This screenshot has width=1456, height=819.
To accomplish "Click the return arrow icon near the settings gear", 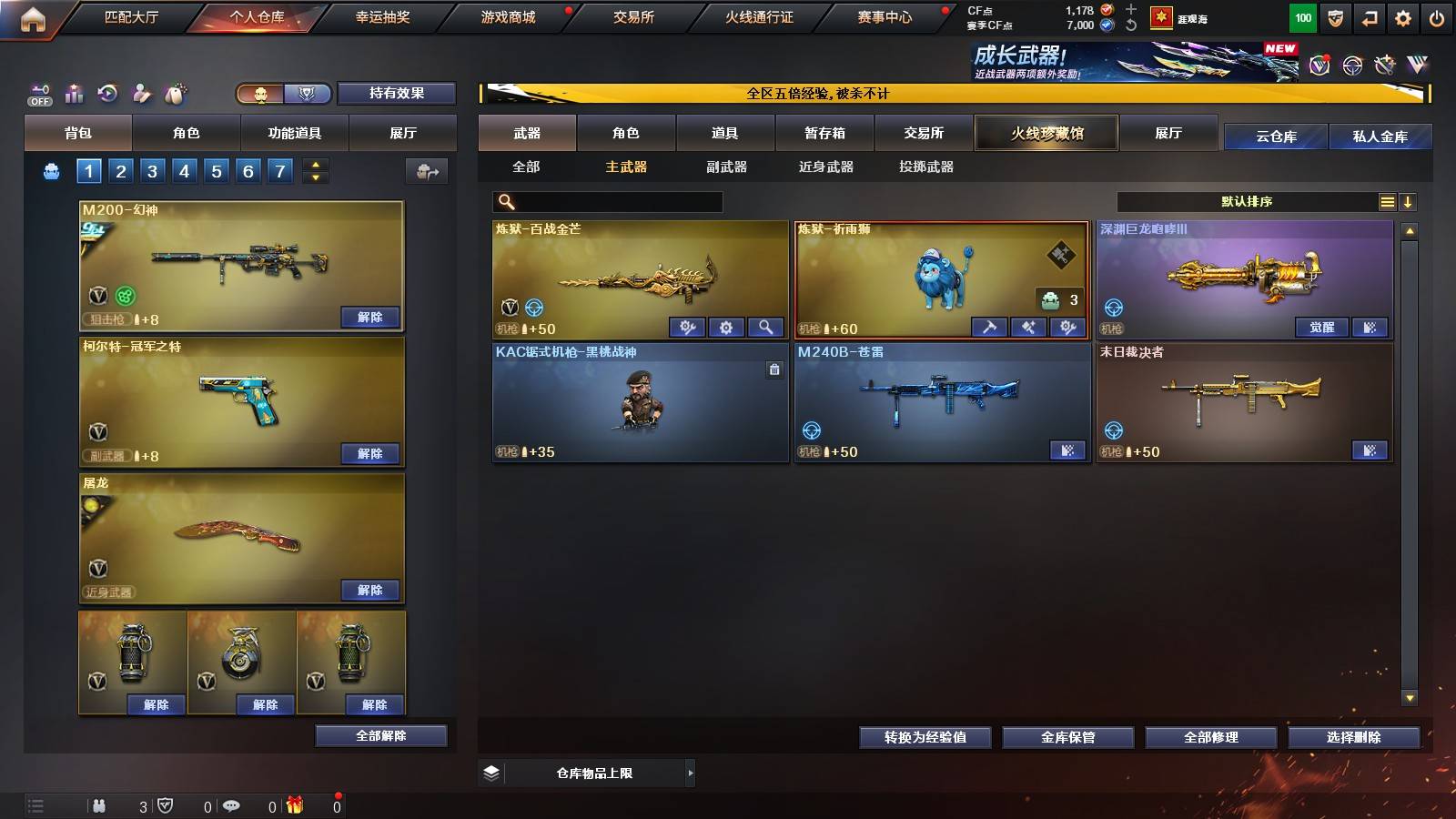I will pos(1370,16).
